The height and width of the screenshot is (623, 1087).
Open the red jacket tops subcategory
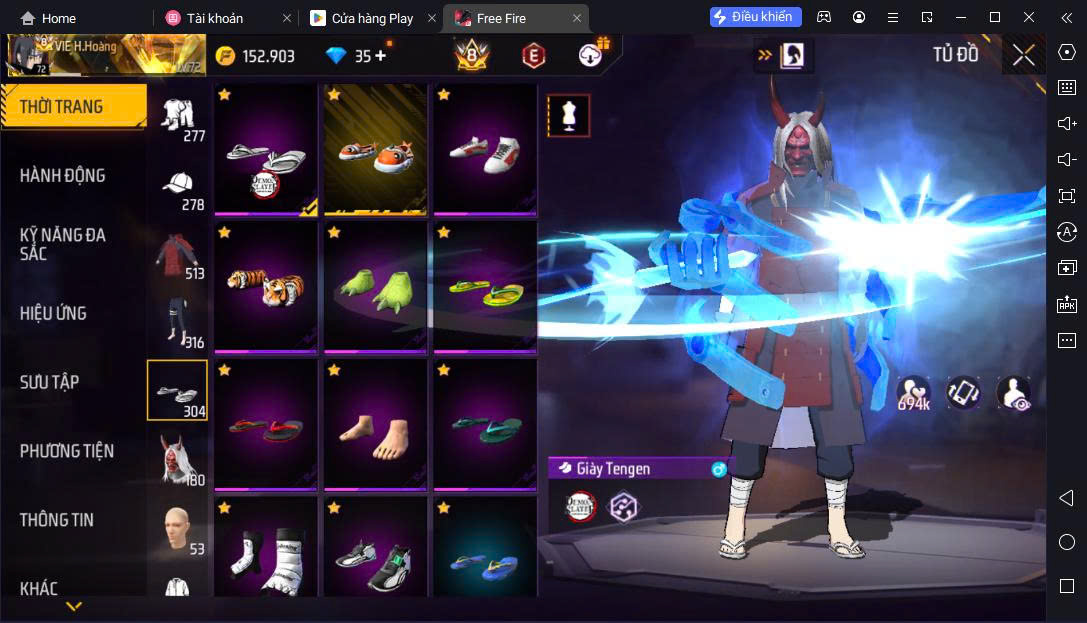(x=179, y=254)
